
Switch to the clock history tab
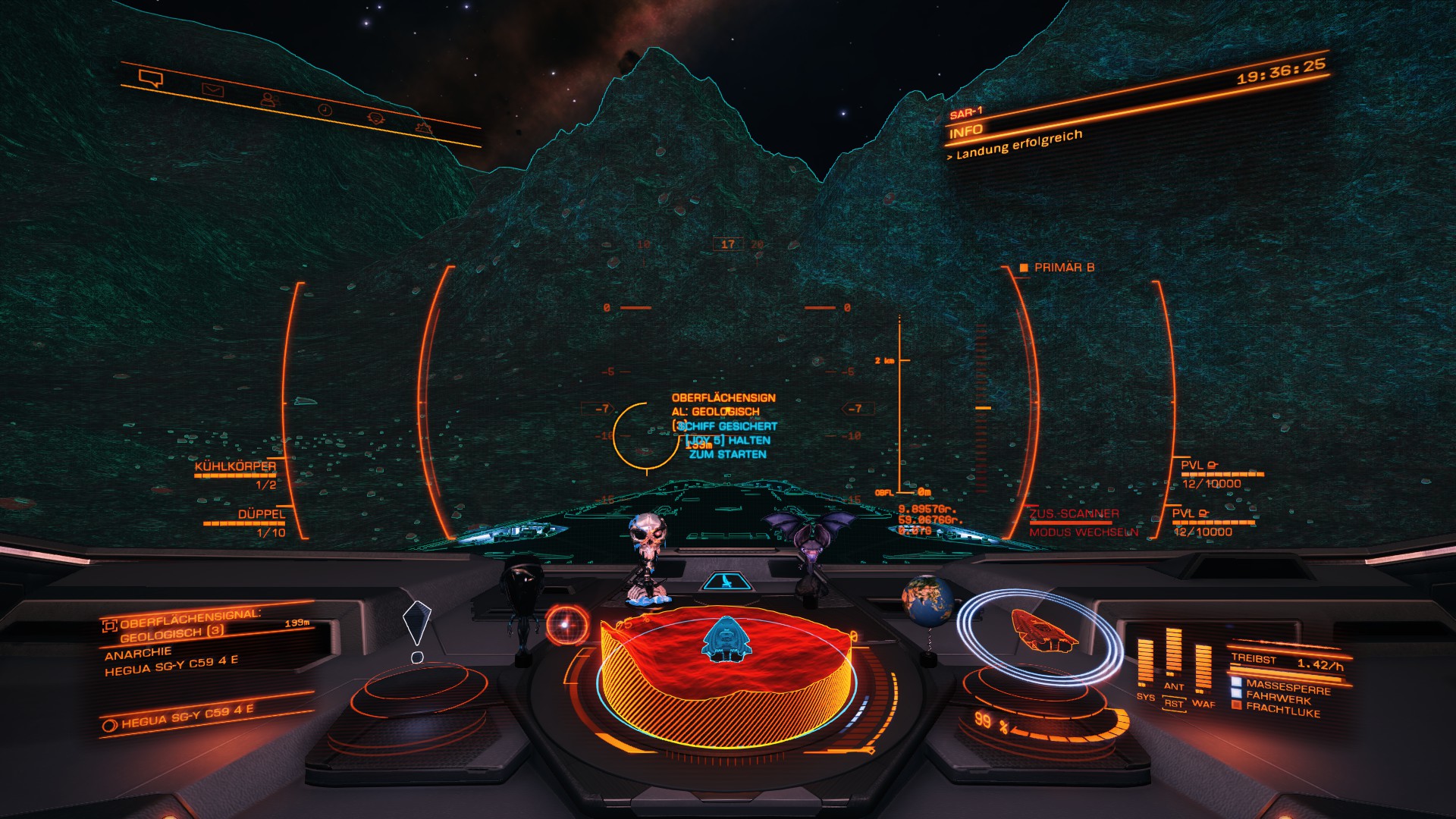click(325, 110)
